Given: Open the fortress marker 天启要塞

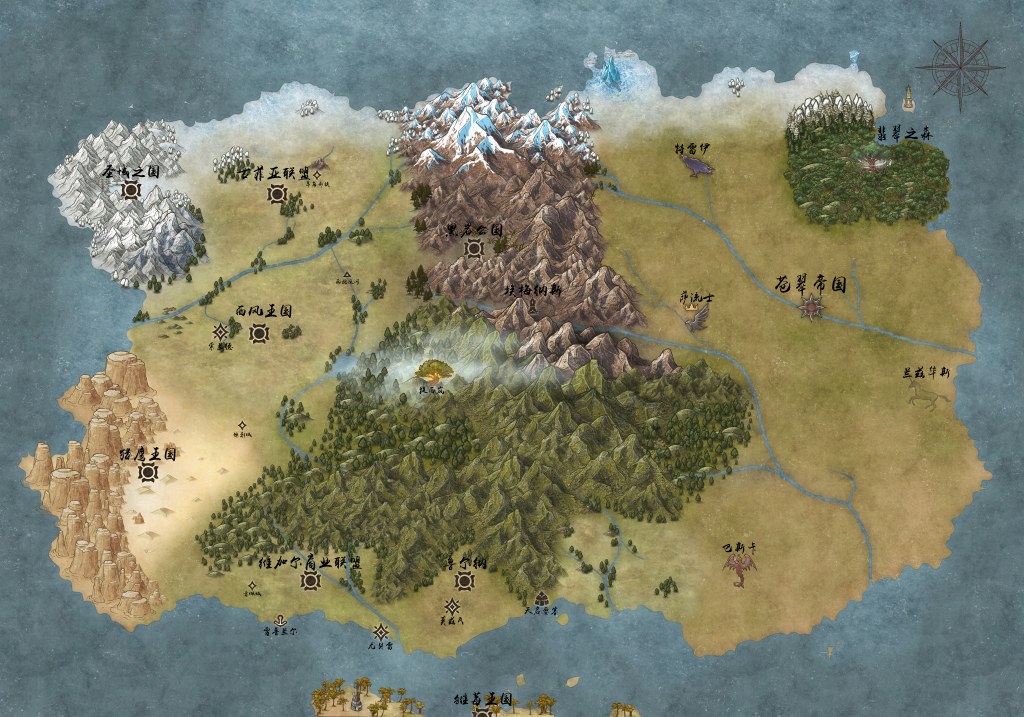Looking at the screenshot, I should 541,599.
